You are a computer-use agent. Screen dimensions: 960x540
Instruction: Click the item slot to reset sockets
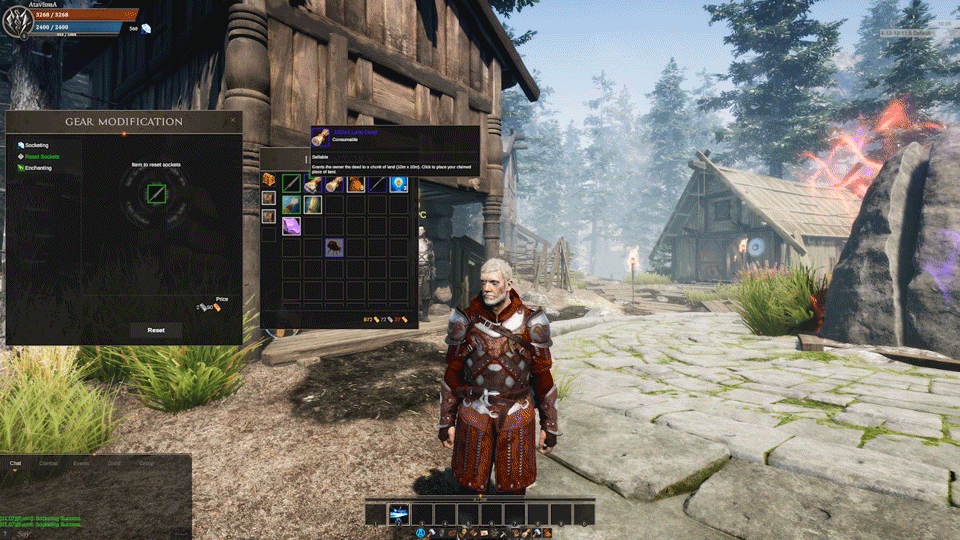tap(156, 193)
